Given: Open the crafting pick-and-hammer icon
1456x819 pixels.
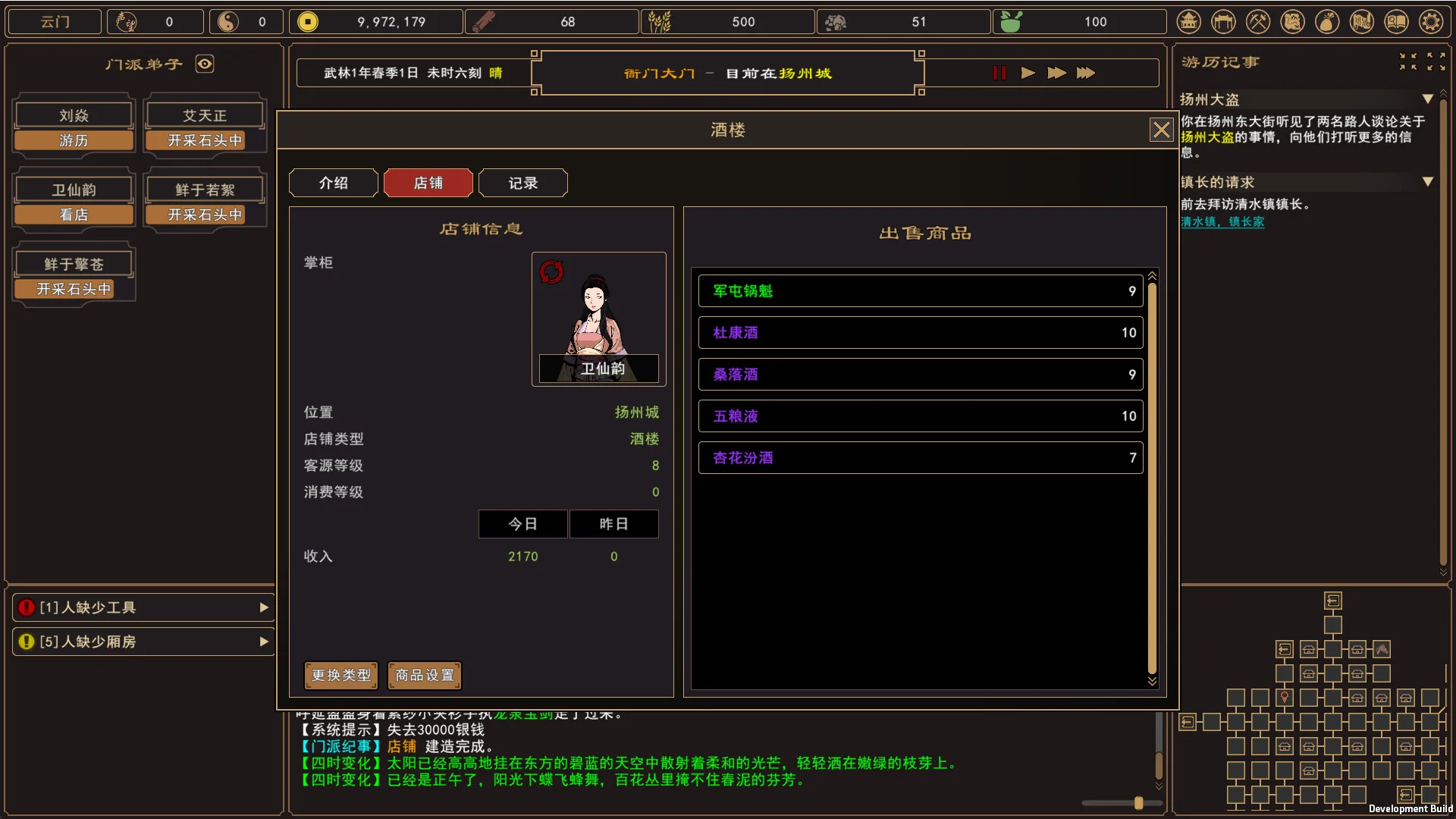Looking at the screenshot, I should pyautogui.click(x=1258, y=21).
